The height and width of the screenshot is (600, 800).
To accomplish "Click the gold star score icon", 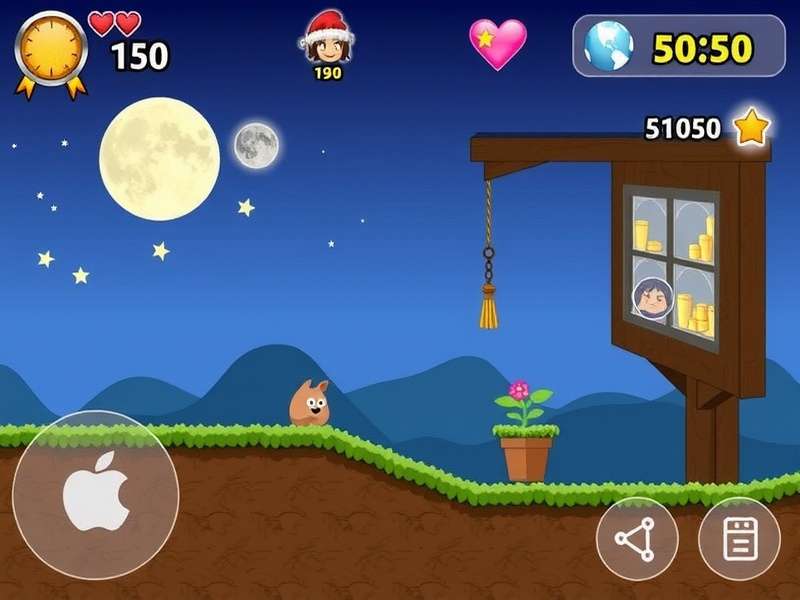I will [751, 127].
